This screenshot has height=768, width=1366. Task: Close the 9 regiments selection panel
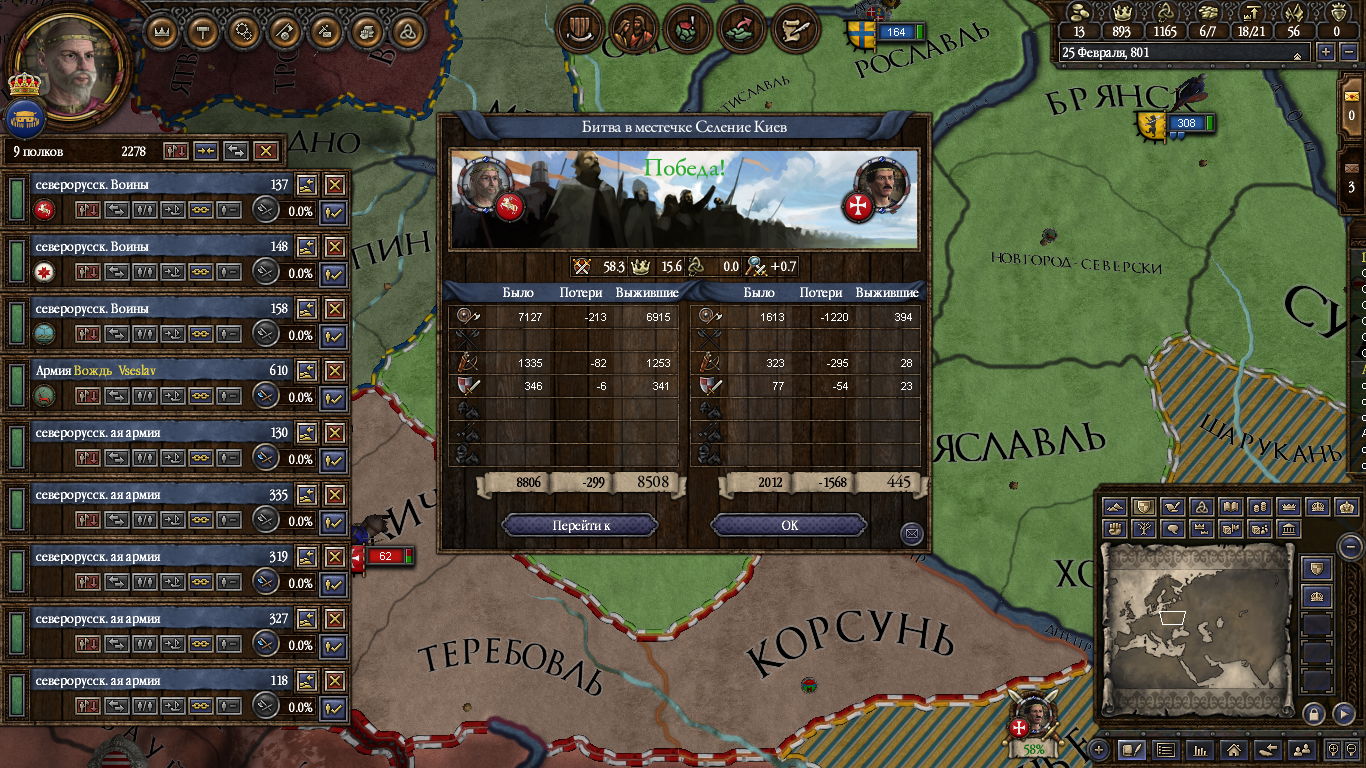[265, 151]
